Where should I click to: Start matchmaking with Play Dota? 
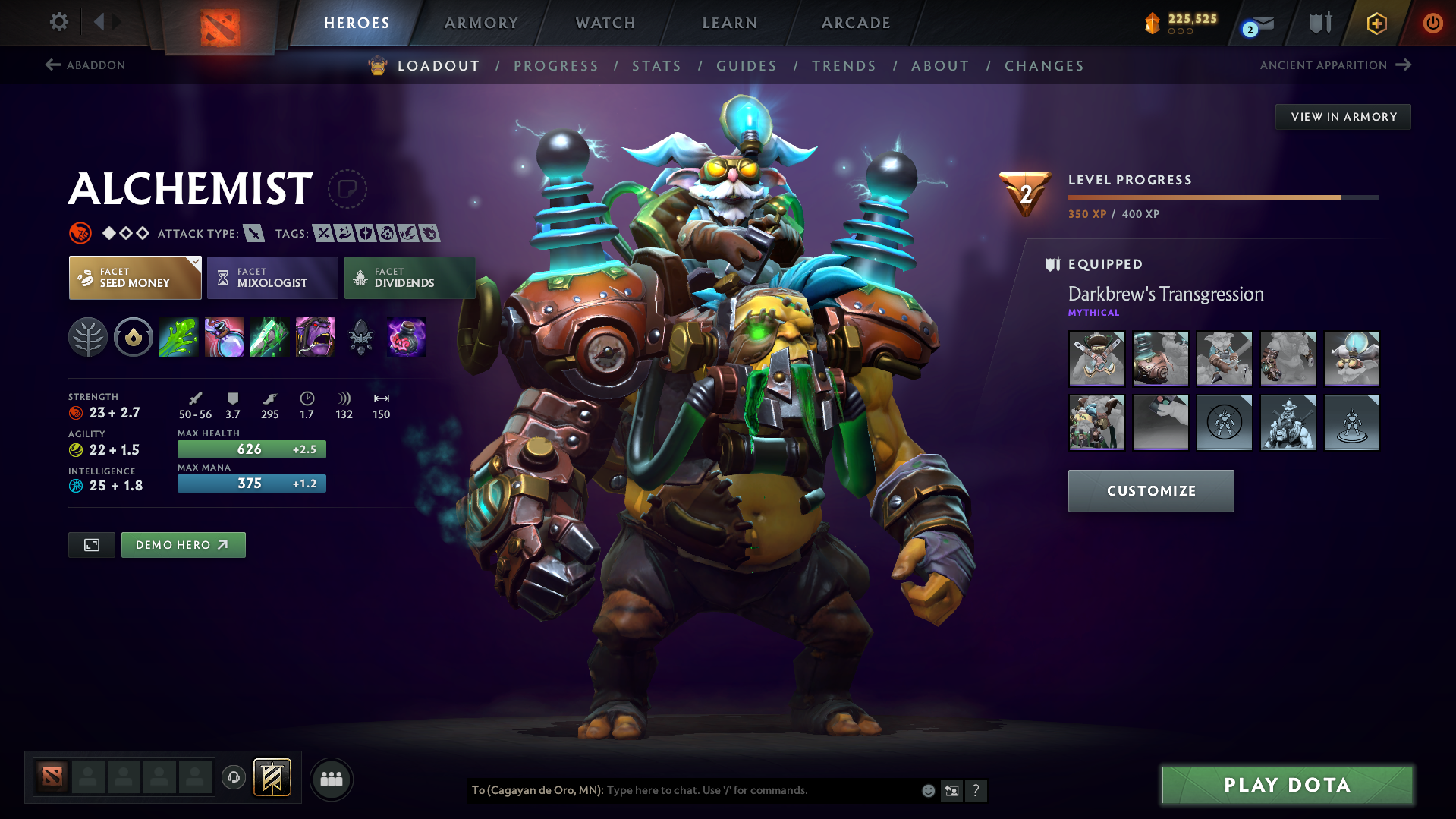[x=1287, y=785]
